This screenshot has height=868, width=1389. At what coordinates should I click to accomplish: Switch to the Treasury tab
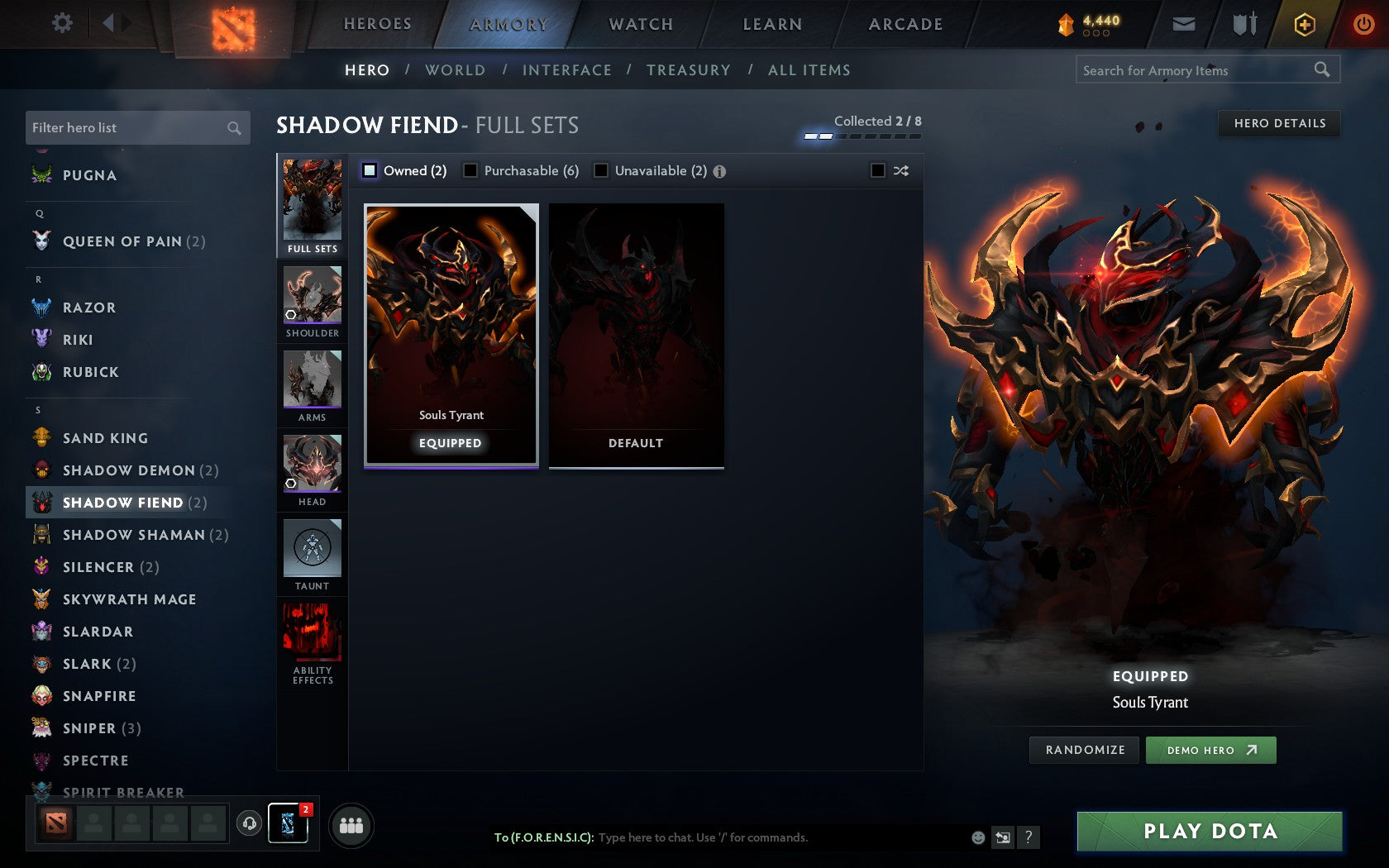(x=689, y=70)
